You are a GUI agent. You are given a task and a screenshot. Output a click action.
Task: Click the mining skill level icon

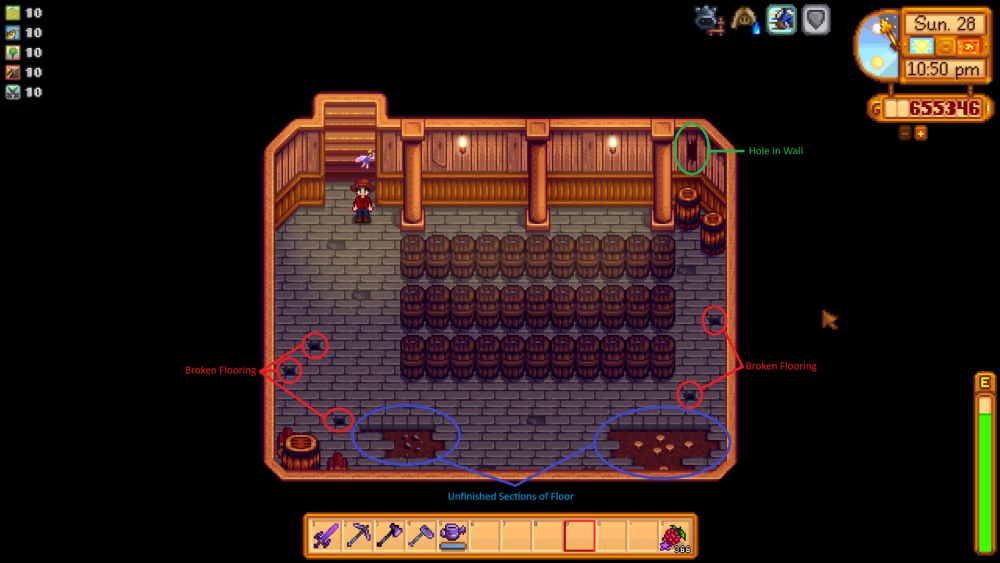click(x=13, y=73)
